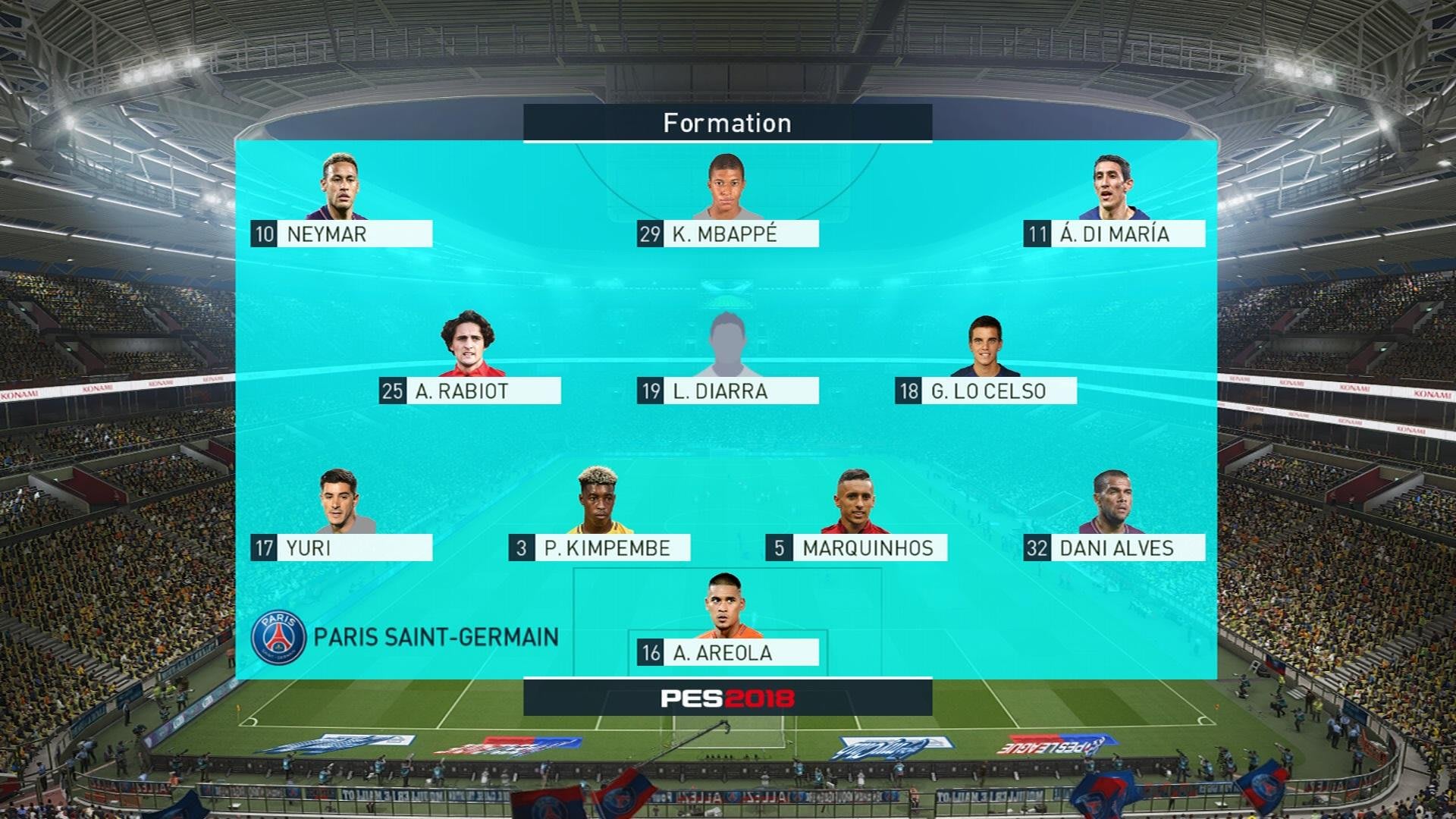Pick Yuri's number 17 card
Screen dimensions: 1456x819
coord(341,548)
